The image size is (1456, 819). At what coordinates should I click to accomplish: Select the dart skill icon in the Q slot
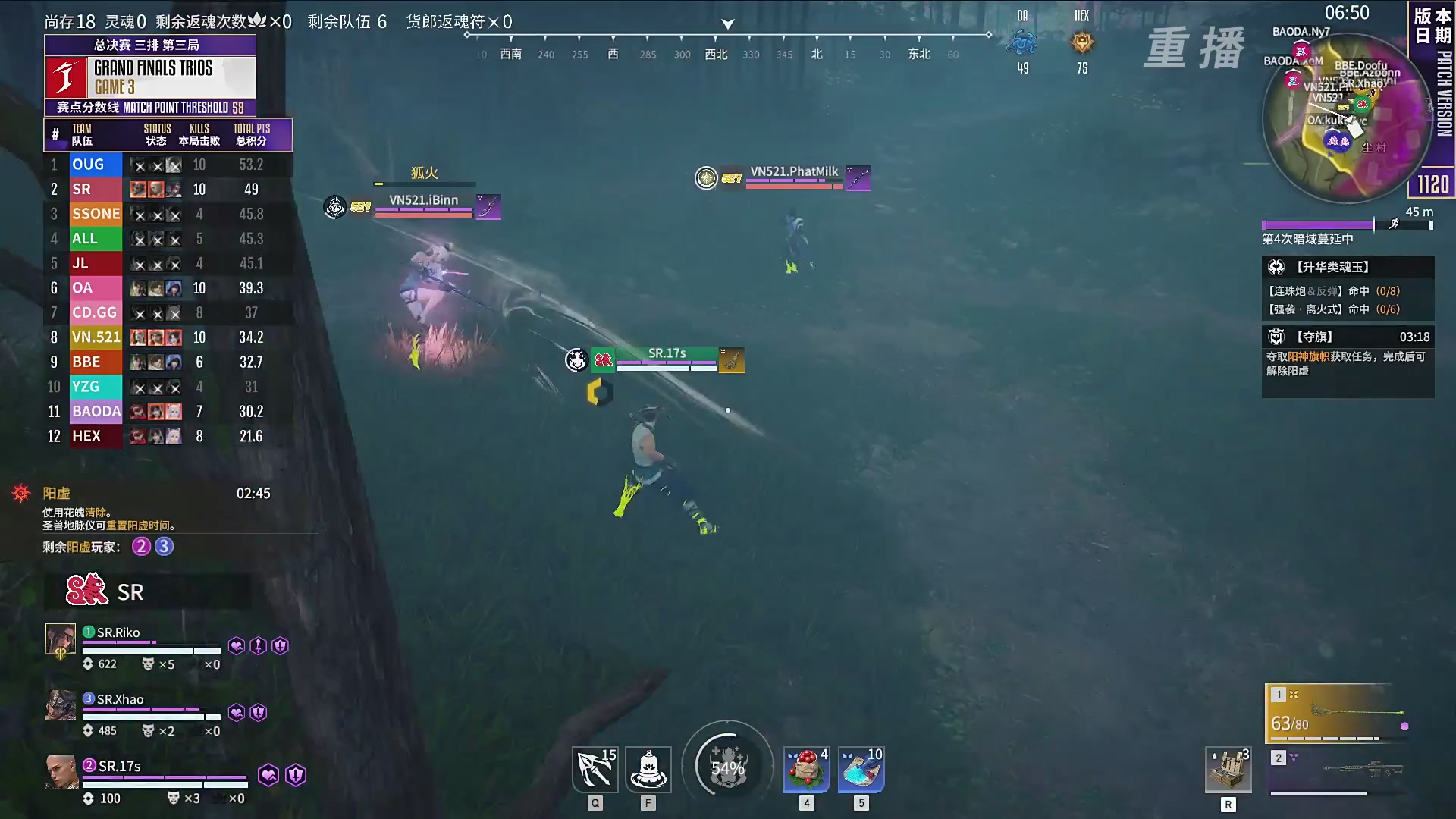tap(595, 768)
